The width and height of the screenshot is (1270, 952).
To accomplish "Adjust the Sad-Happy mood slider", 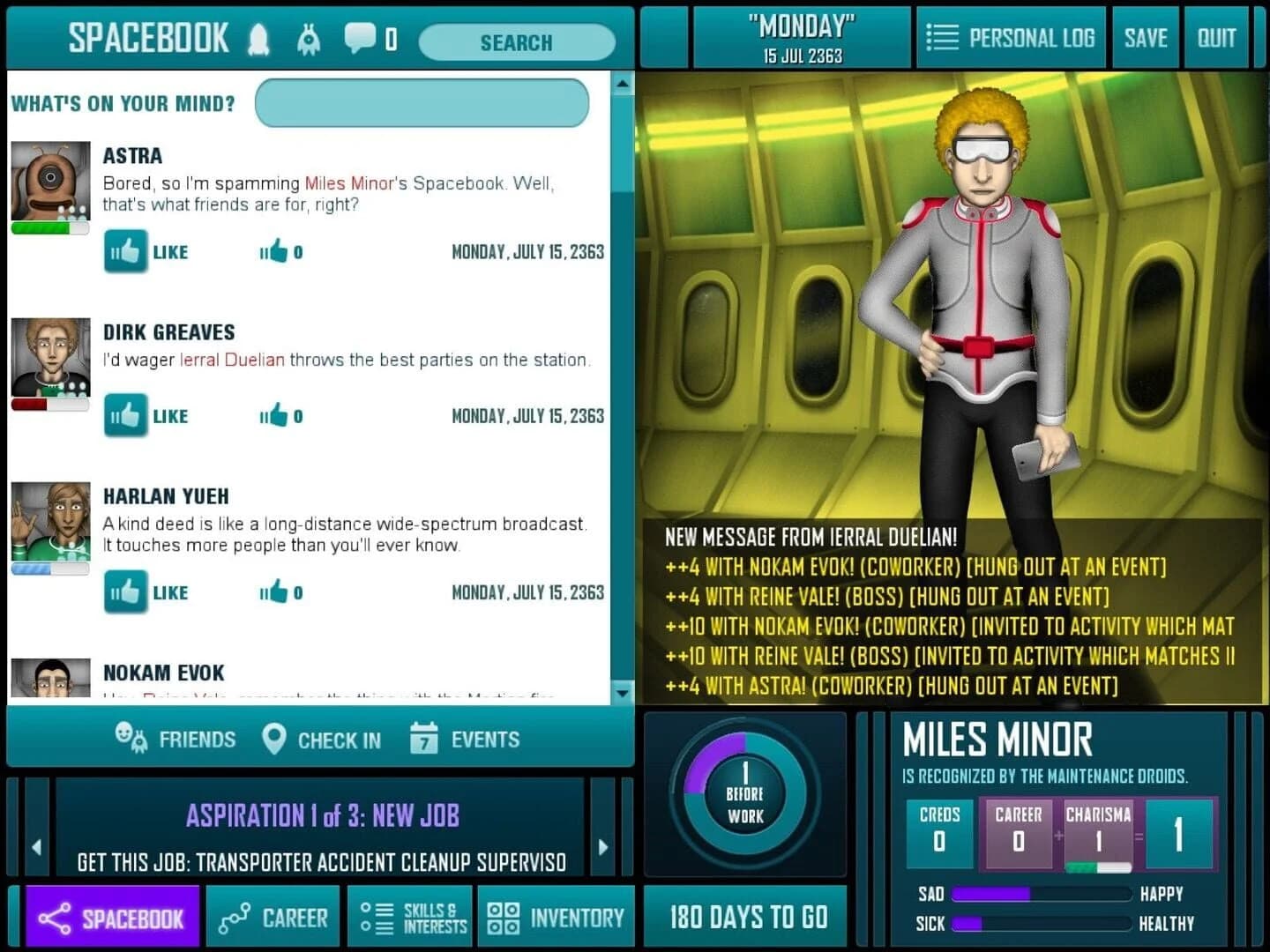I will (1041, 894).
